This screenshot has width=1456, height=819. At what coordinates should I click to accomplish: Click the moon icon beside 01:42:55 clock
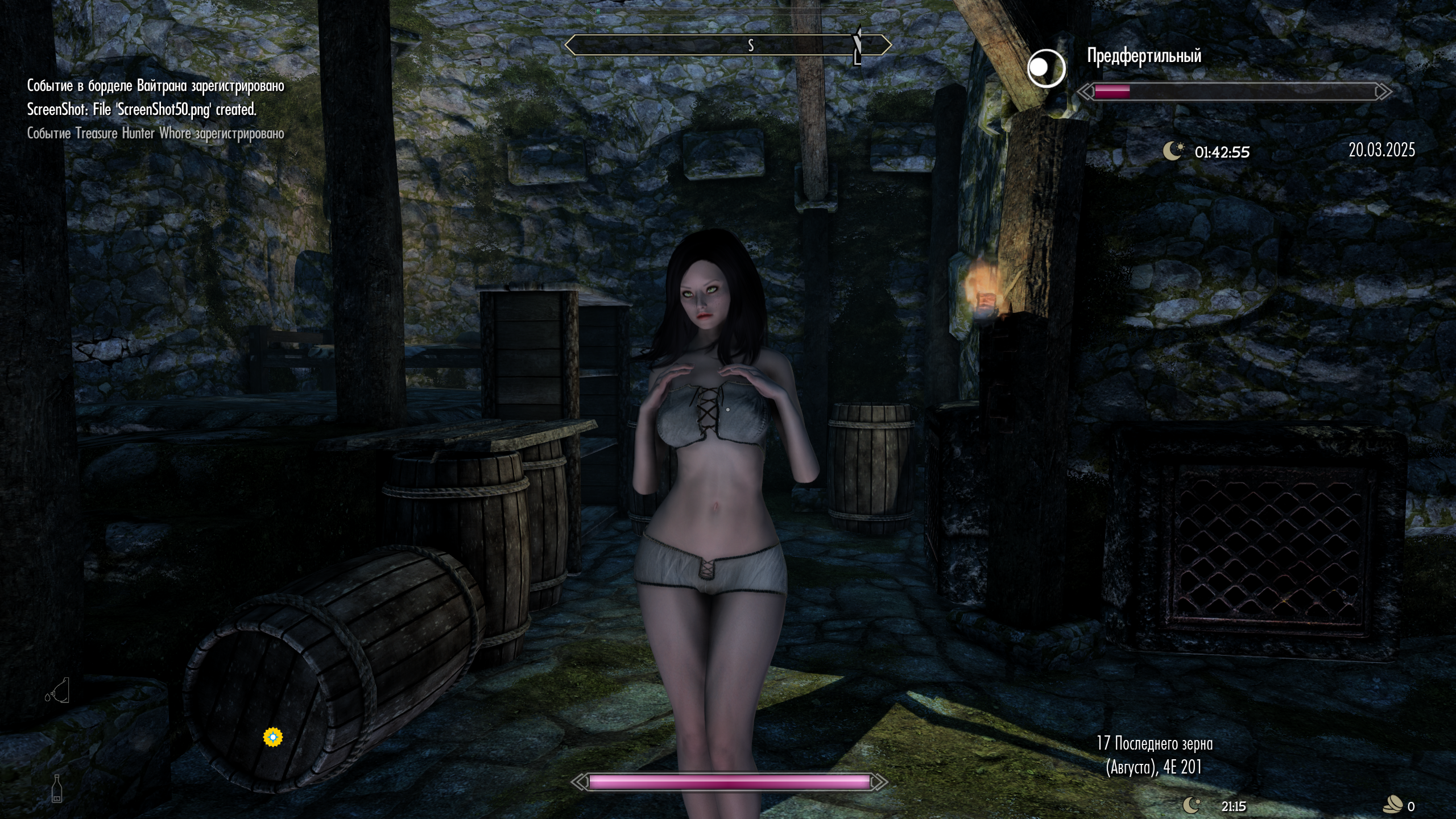(x=1173, y=151)
